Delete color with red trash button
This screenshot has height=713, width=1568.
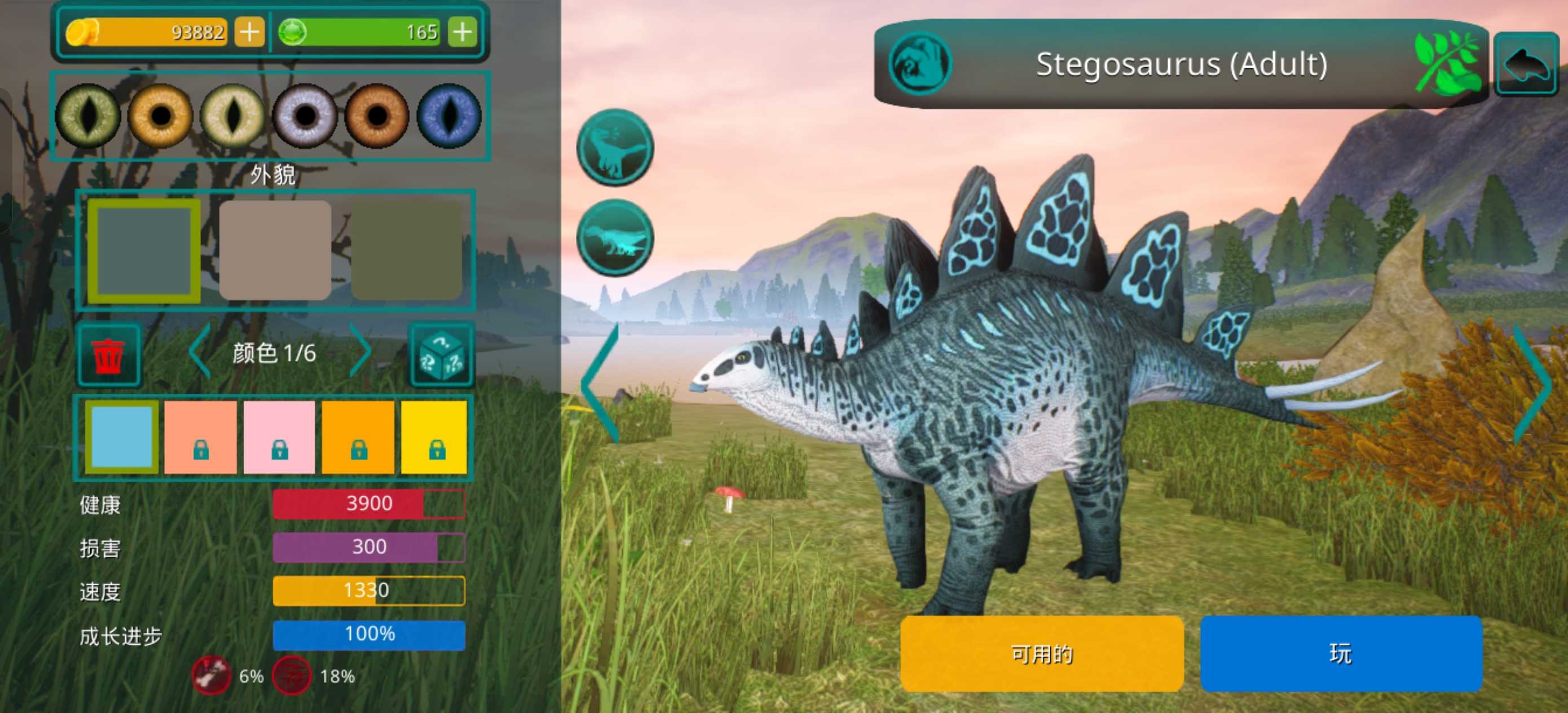coord(109,355)
